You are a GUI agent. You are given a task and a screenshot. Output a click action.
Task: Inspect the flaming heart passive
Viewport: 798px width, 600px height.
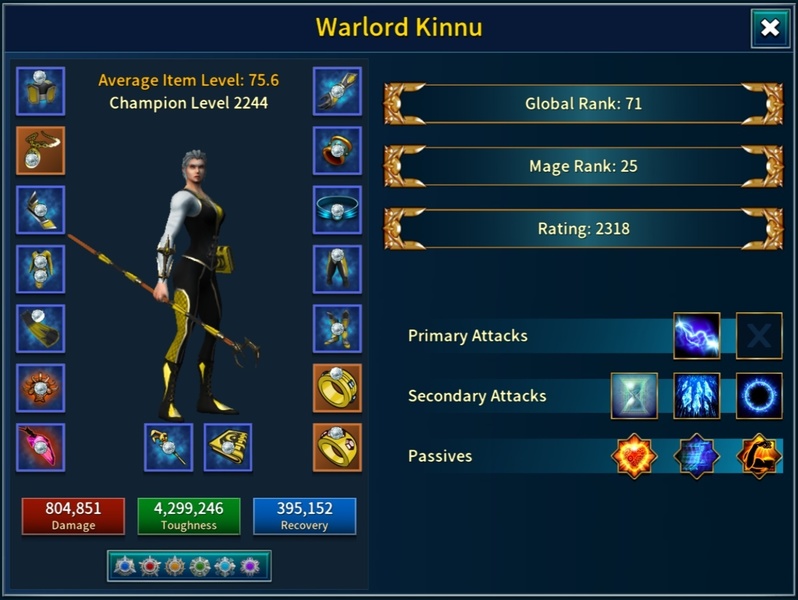point(635,456)
